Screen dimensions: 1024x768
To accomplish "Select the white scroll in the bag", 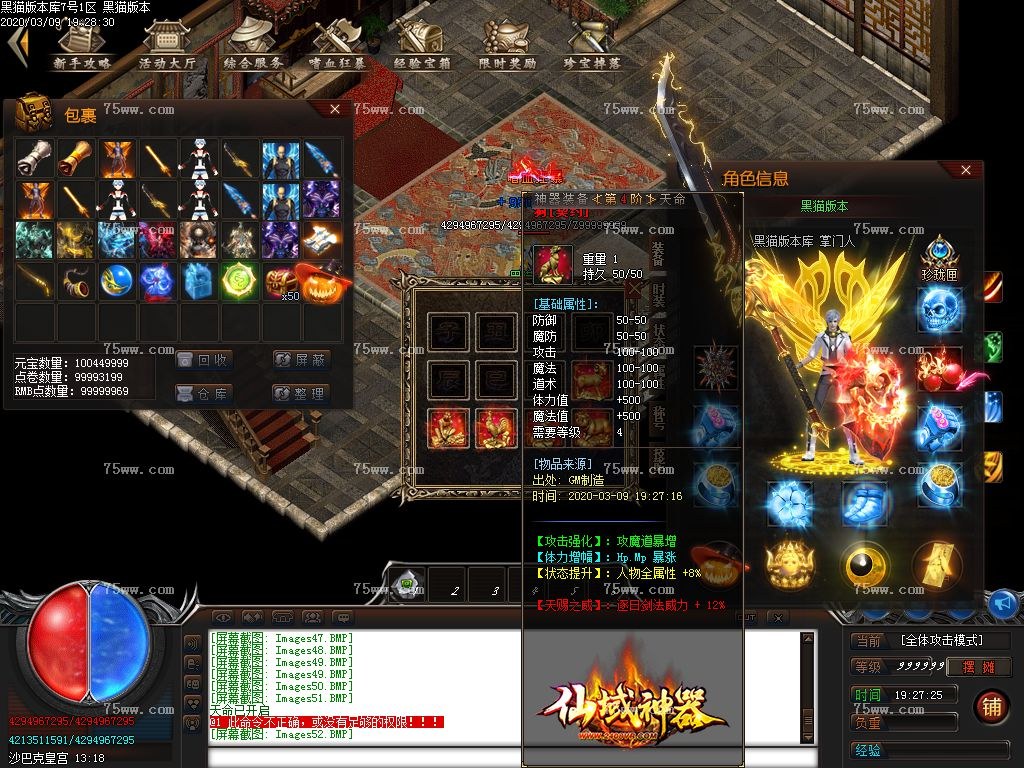I will pos(34,158).
